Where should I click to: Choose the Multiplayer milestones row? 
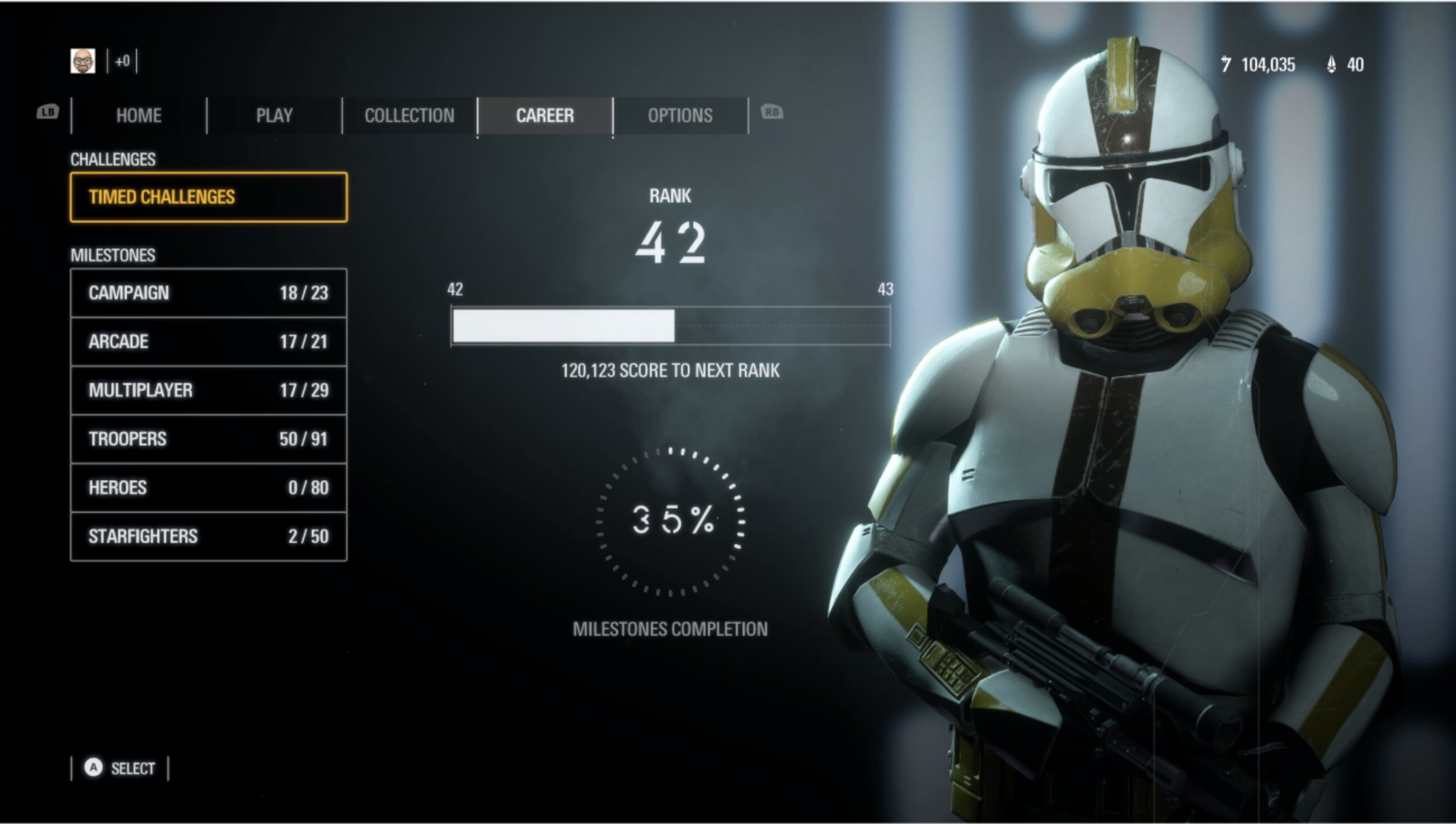coord(208,390)
